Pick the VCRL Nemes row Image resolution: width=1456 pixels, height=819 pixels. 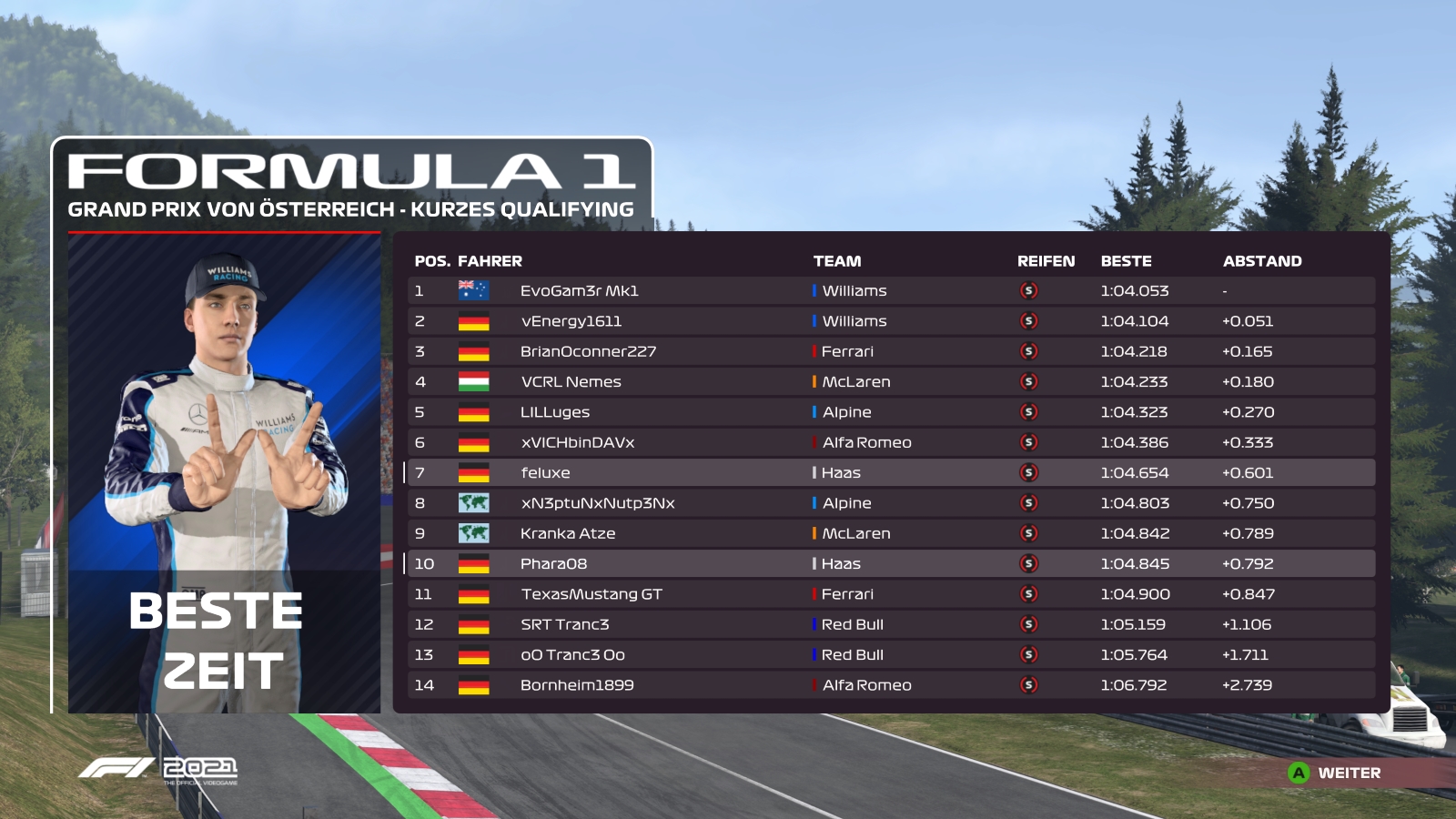point(571,382)
